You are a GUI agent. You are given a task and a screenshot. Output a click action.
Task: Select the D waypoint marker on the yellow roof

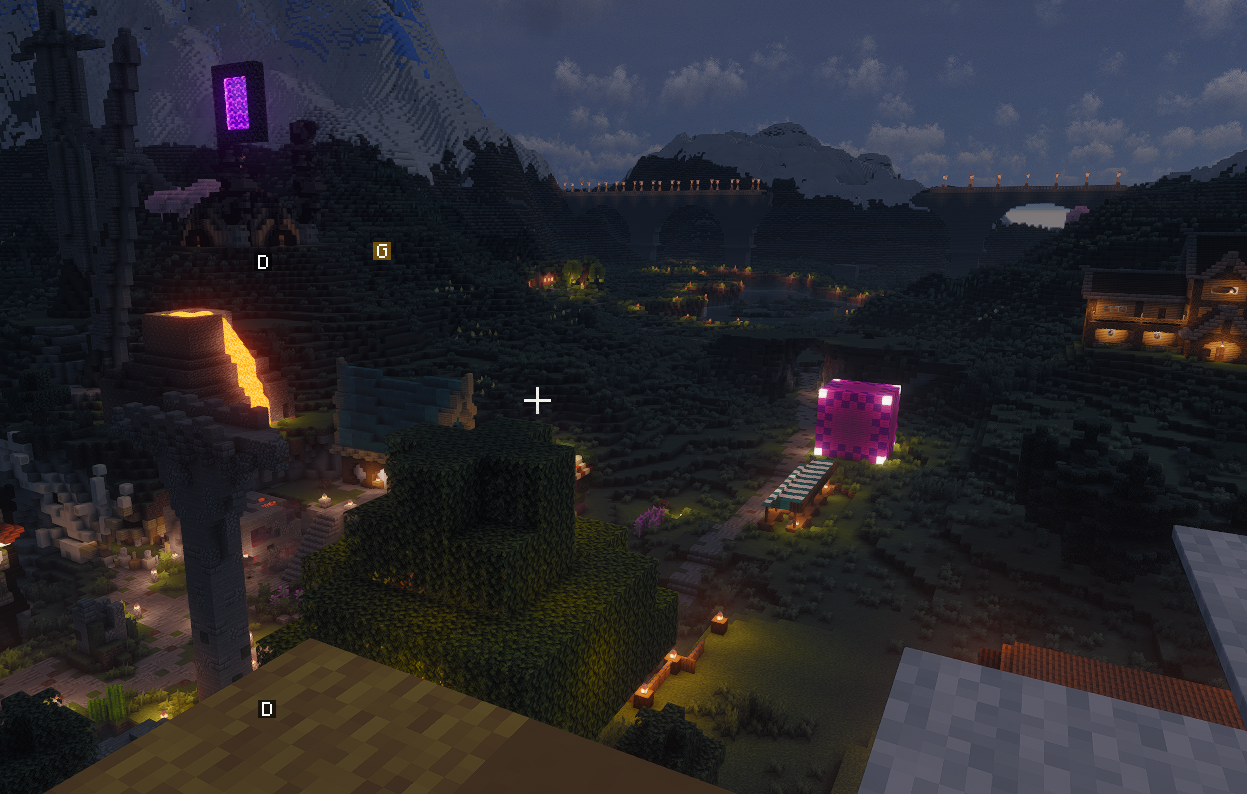click(x=267, y=709)
